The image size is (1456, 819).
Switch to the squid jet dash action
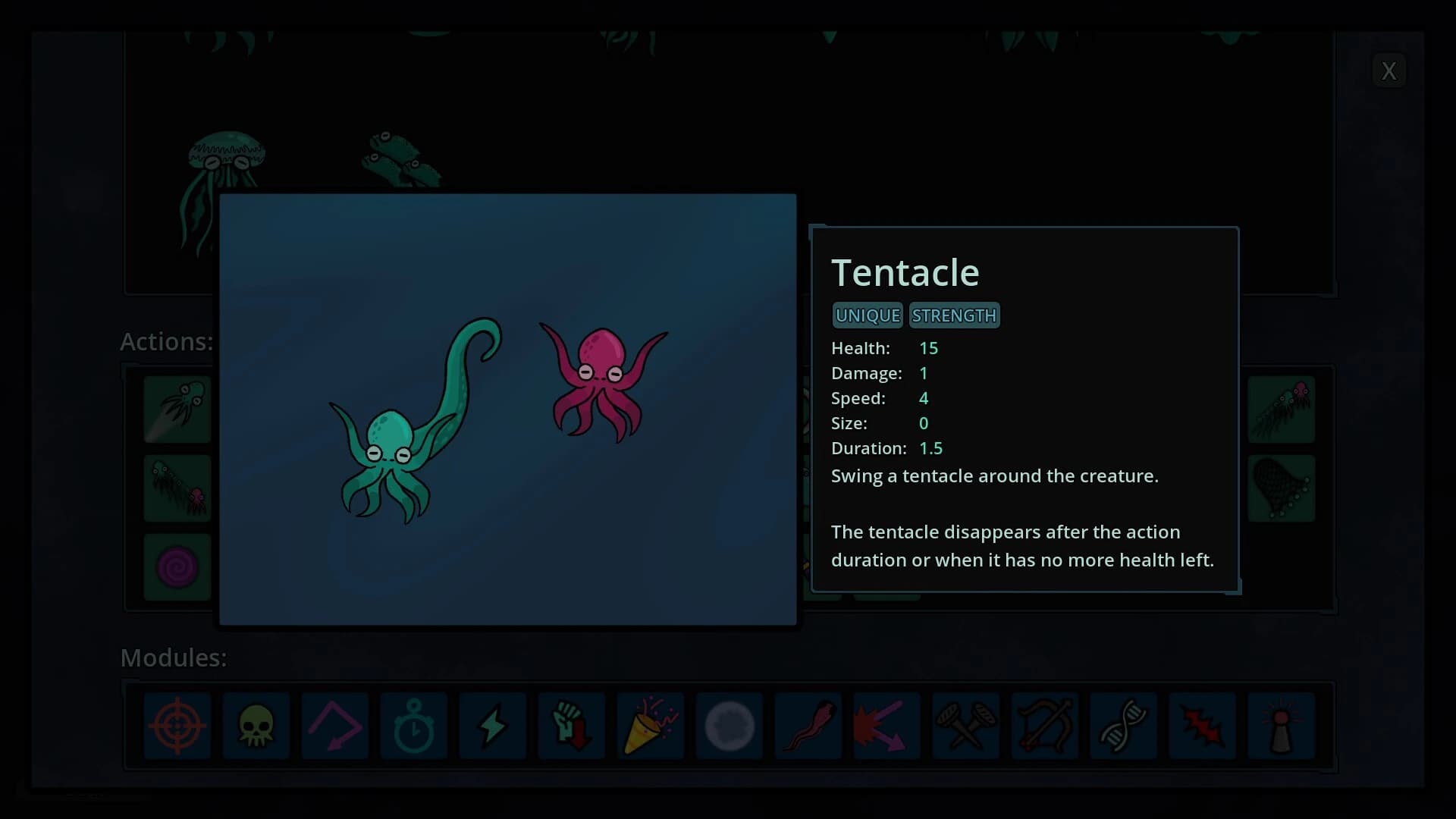click(177, 409)
